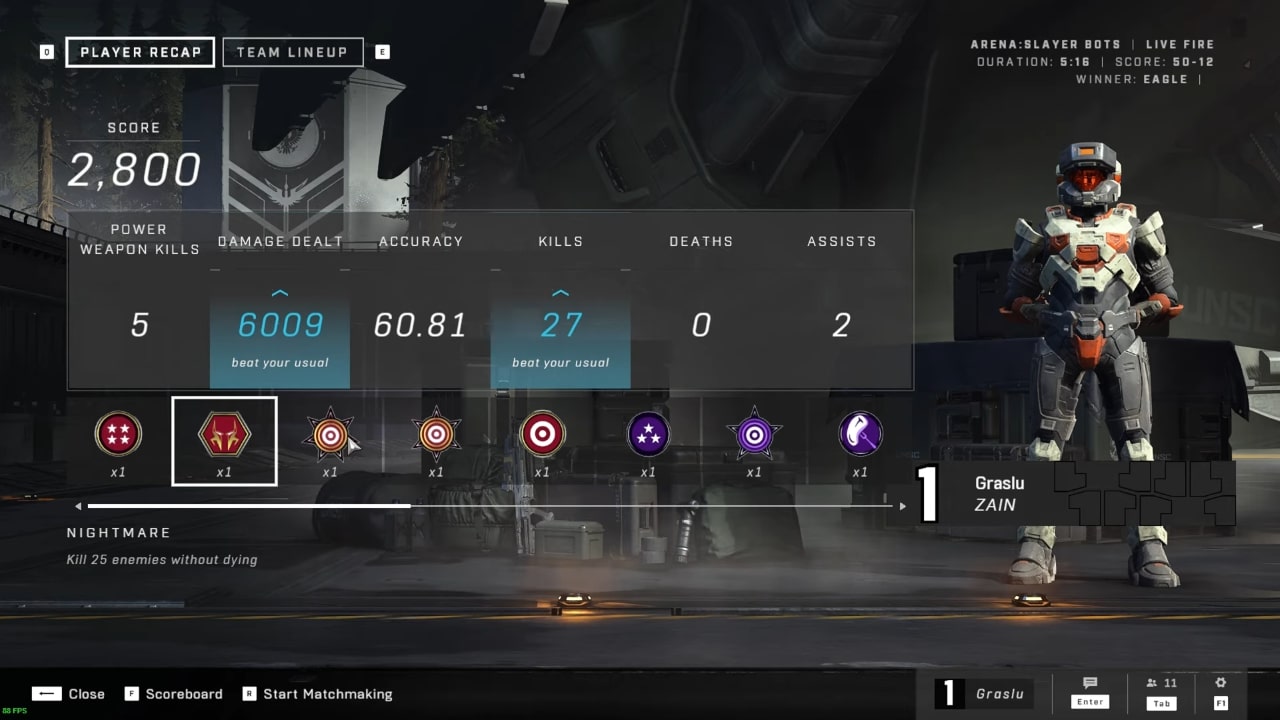1280x720 pixels.
Task: Click the right arrow of medal scrollbar
Action: coord(902,506)
